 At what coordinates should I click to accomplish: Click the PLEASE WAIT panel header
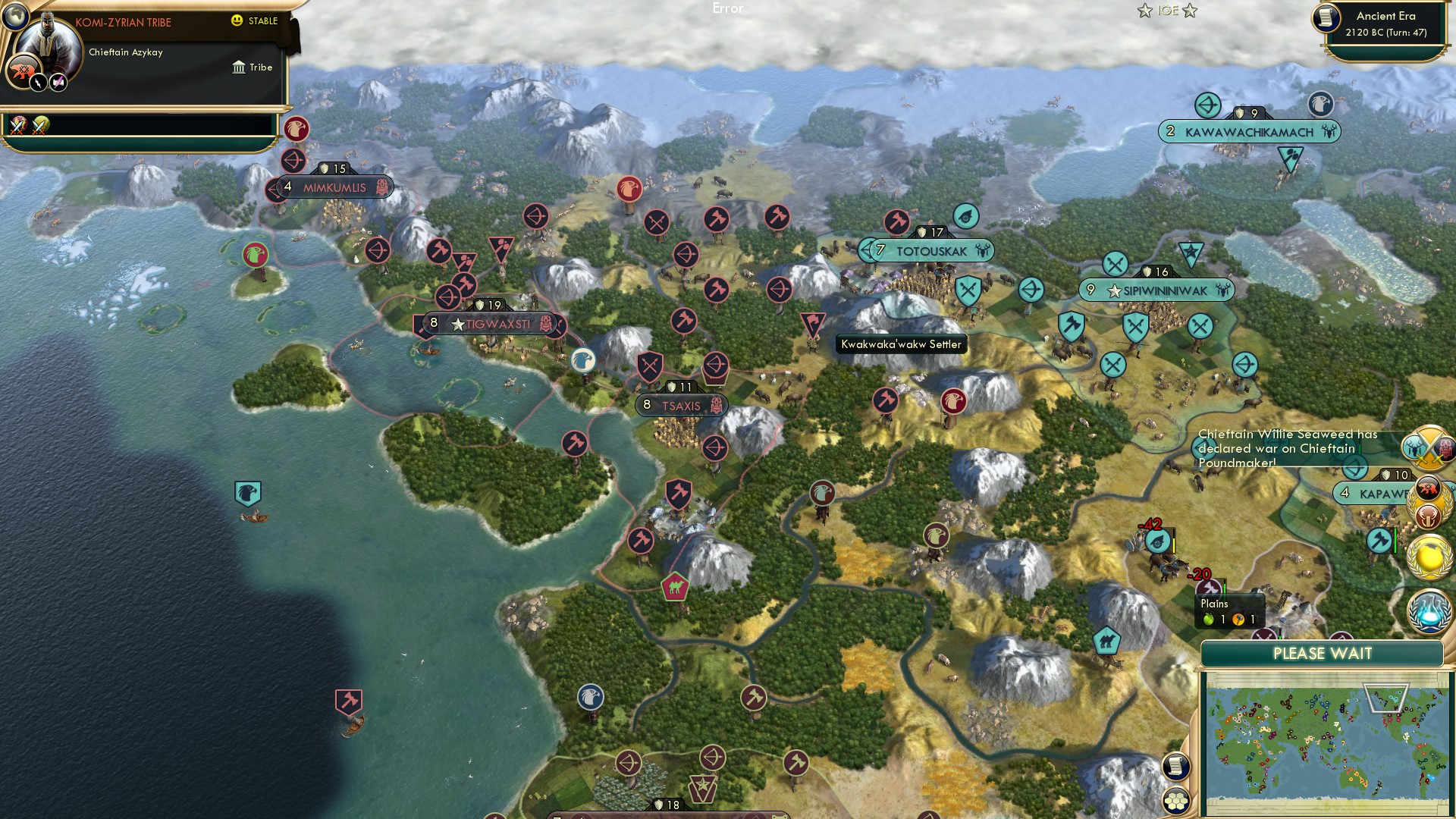(1323, 652)
